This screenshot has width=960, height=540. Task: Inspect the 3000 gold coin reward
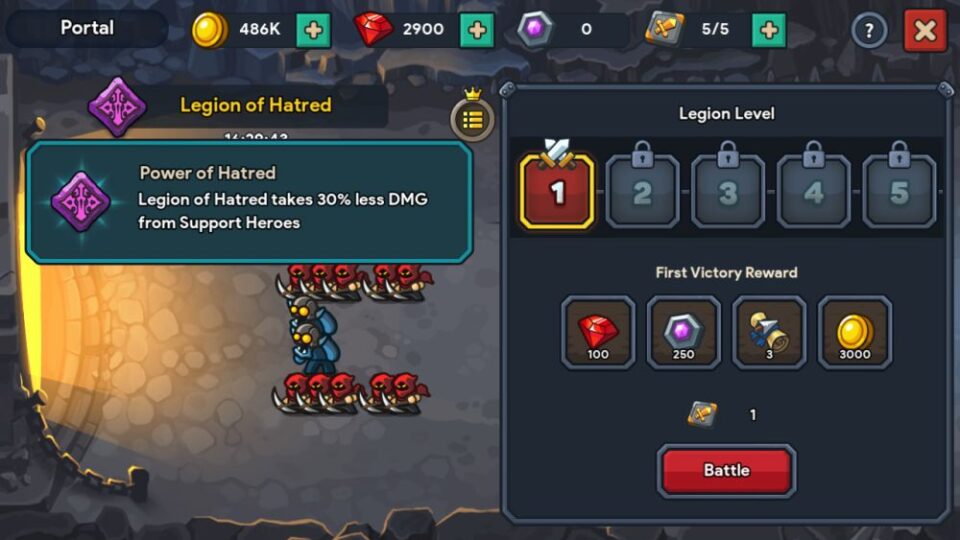(854, 333)
